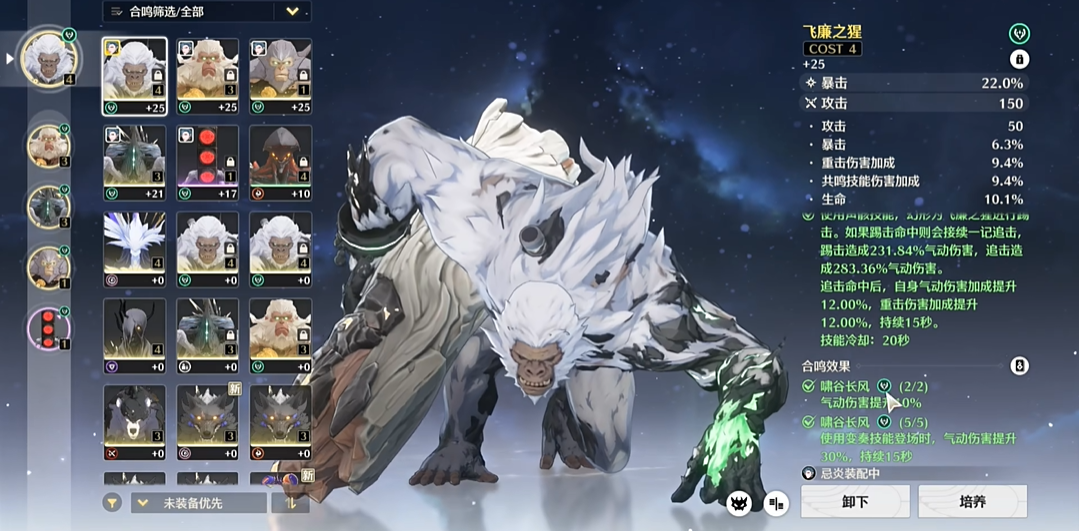Select the +21 echo in the grid

coord(134,162)
